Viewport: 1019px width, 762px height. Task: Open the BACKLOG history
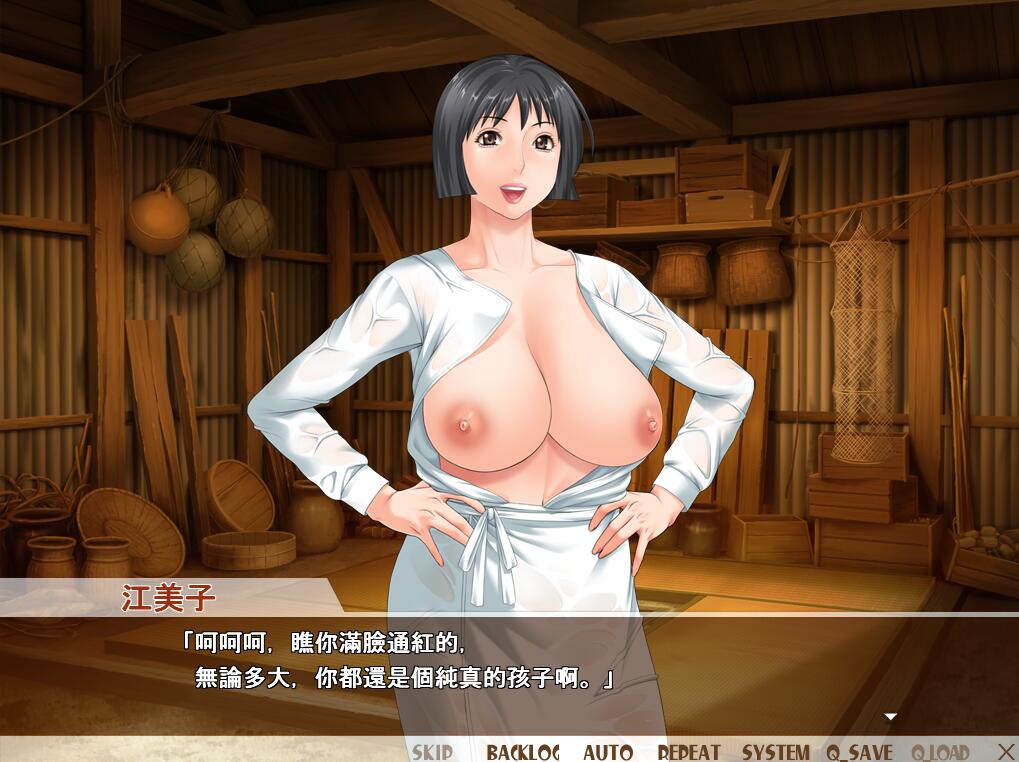click(x=523, y=752)
